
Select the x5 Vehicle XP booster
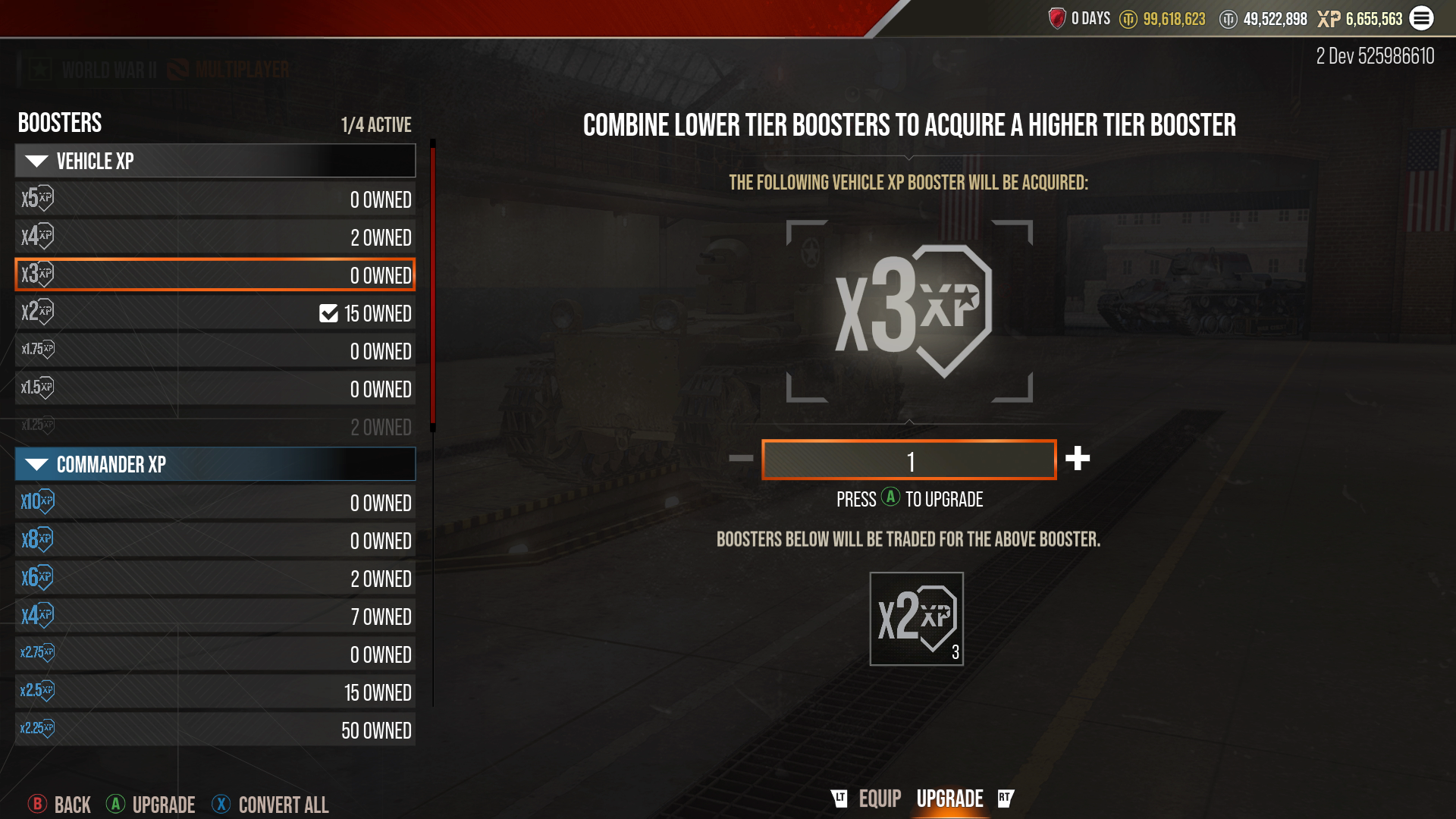pyautogui.click(x=215, y=199)
